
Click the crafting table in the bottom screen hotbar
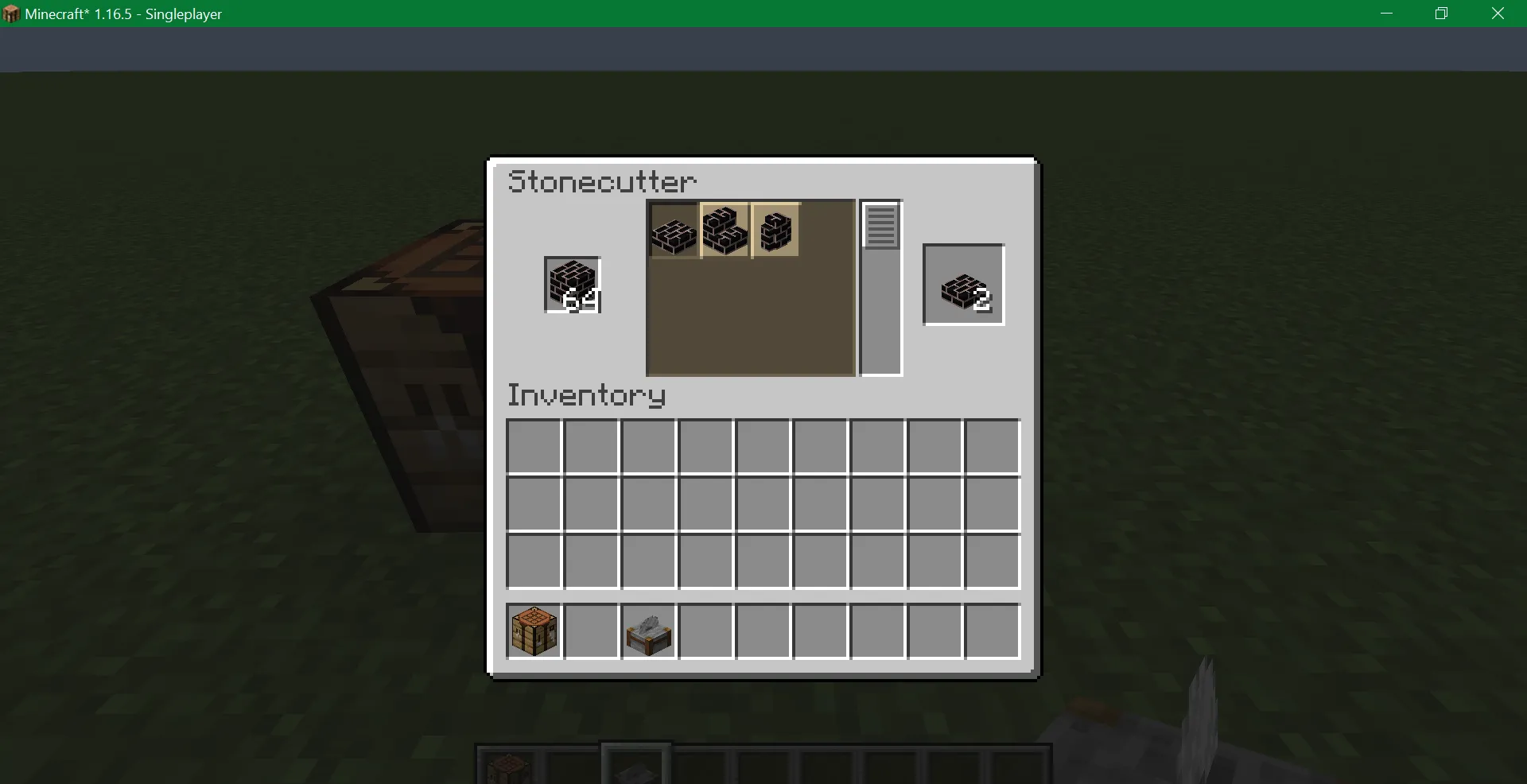point(509,762)
